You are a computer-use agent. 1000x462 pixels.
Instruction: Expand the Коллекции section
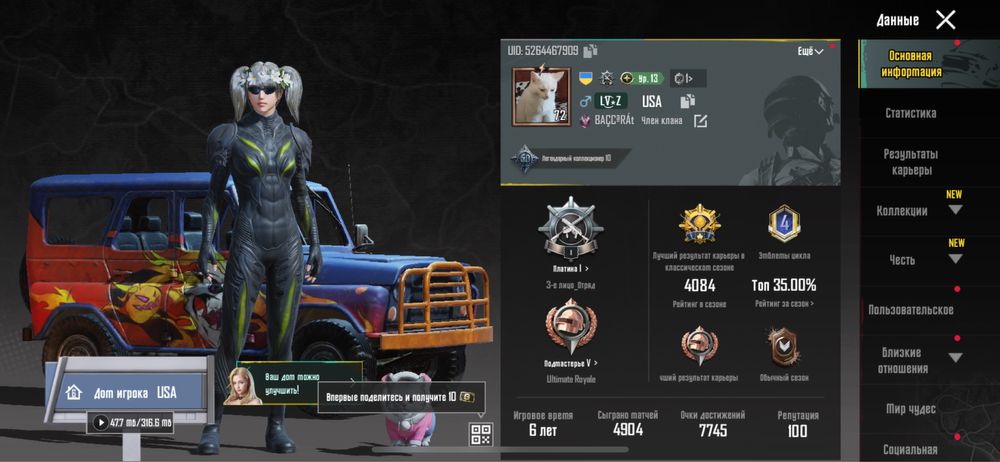[955, 210]
